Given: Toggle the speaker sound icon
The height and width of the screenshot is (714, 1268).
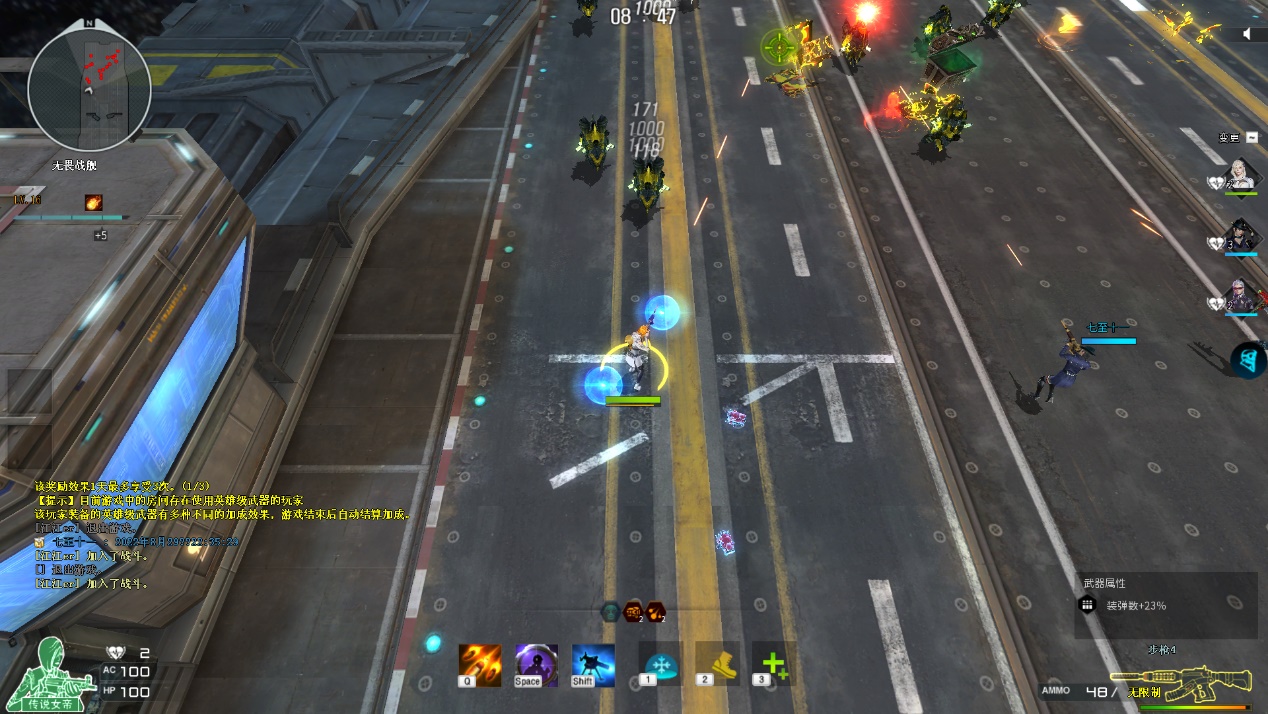Looking at the screenshot, I should pos(1248,34).
